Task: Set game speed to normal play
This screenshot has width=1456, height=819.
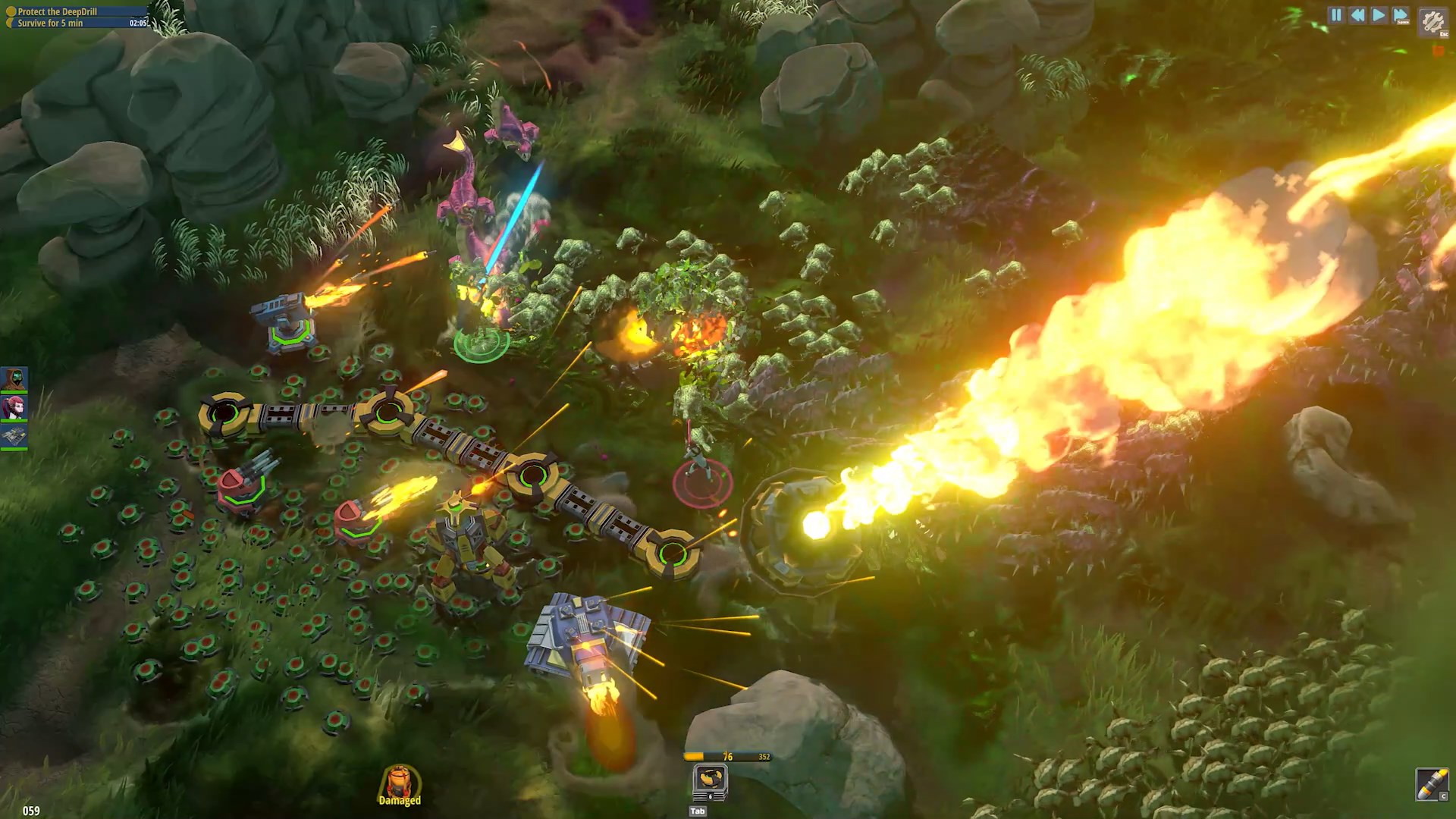Action: [1379, 15]
